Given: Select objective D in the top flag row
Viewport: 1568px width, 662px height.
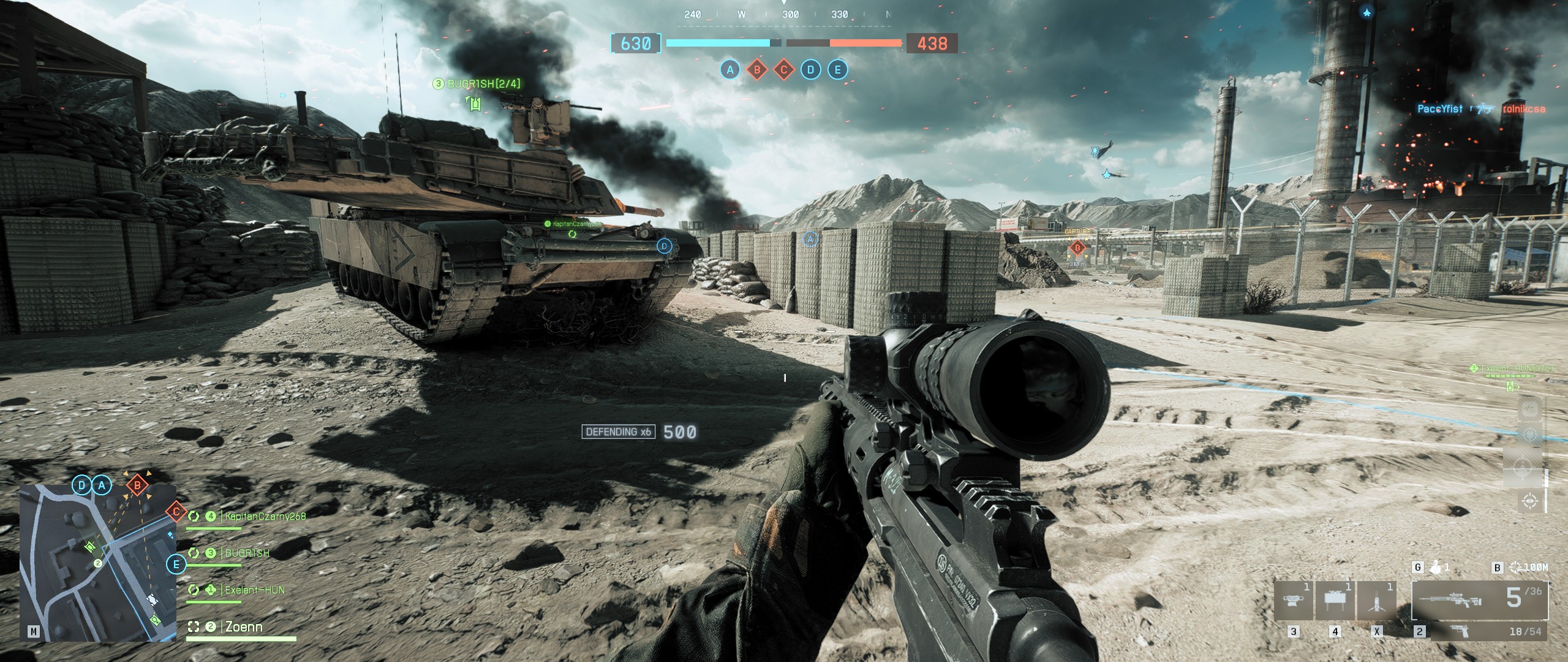Looking at the screenshot, I should [x=811, y=70].
